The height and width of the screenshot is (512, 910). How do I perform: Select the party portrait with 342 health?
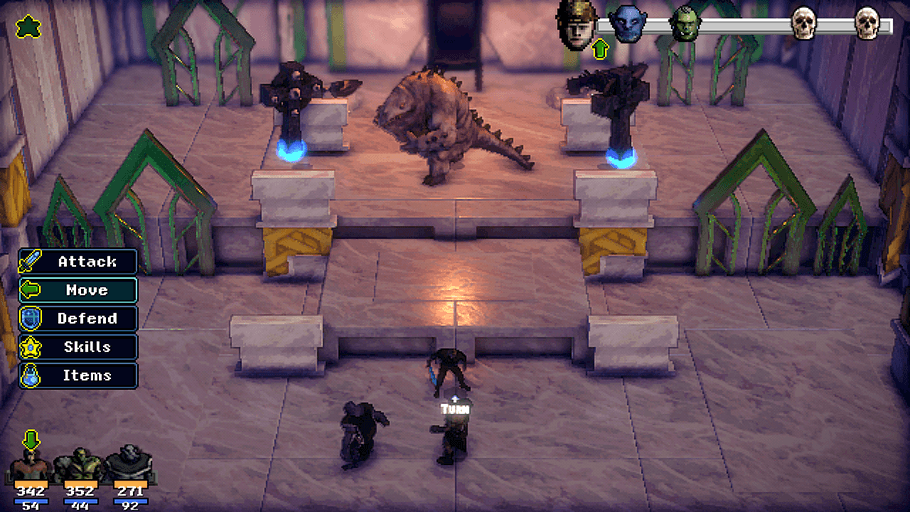(x=30, y=467)
